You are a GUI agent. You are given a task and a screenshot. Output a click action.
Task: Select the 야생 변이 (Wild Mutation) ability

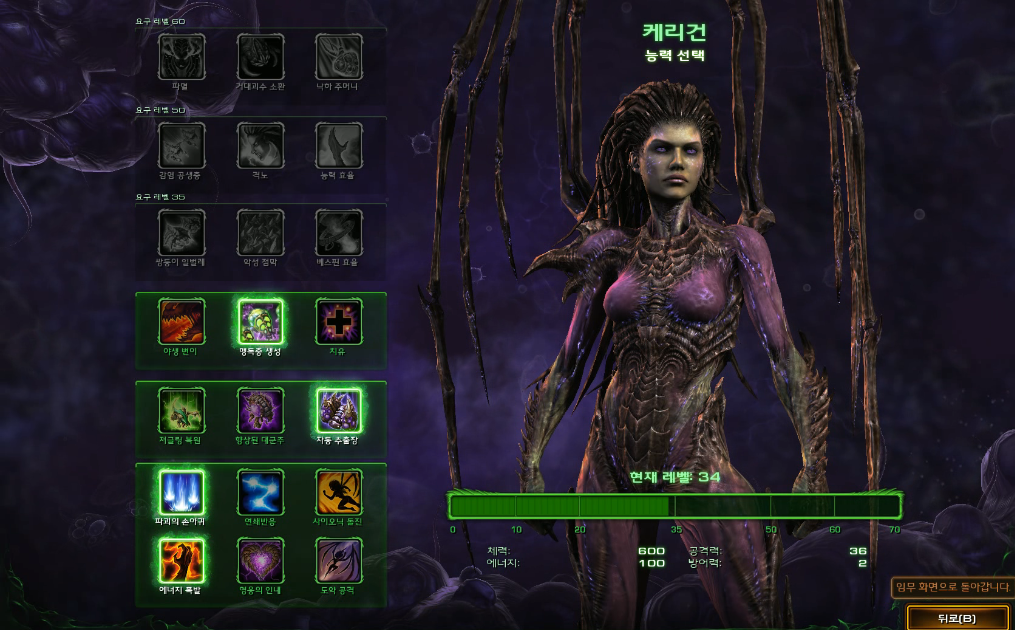click(182, 322)
